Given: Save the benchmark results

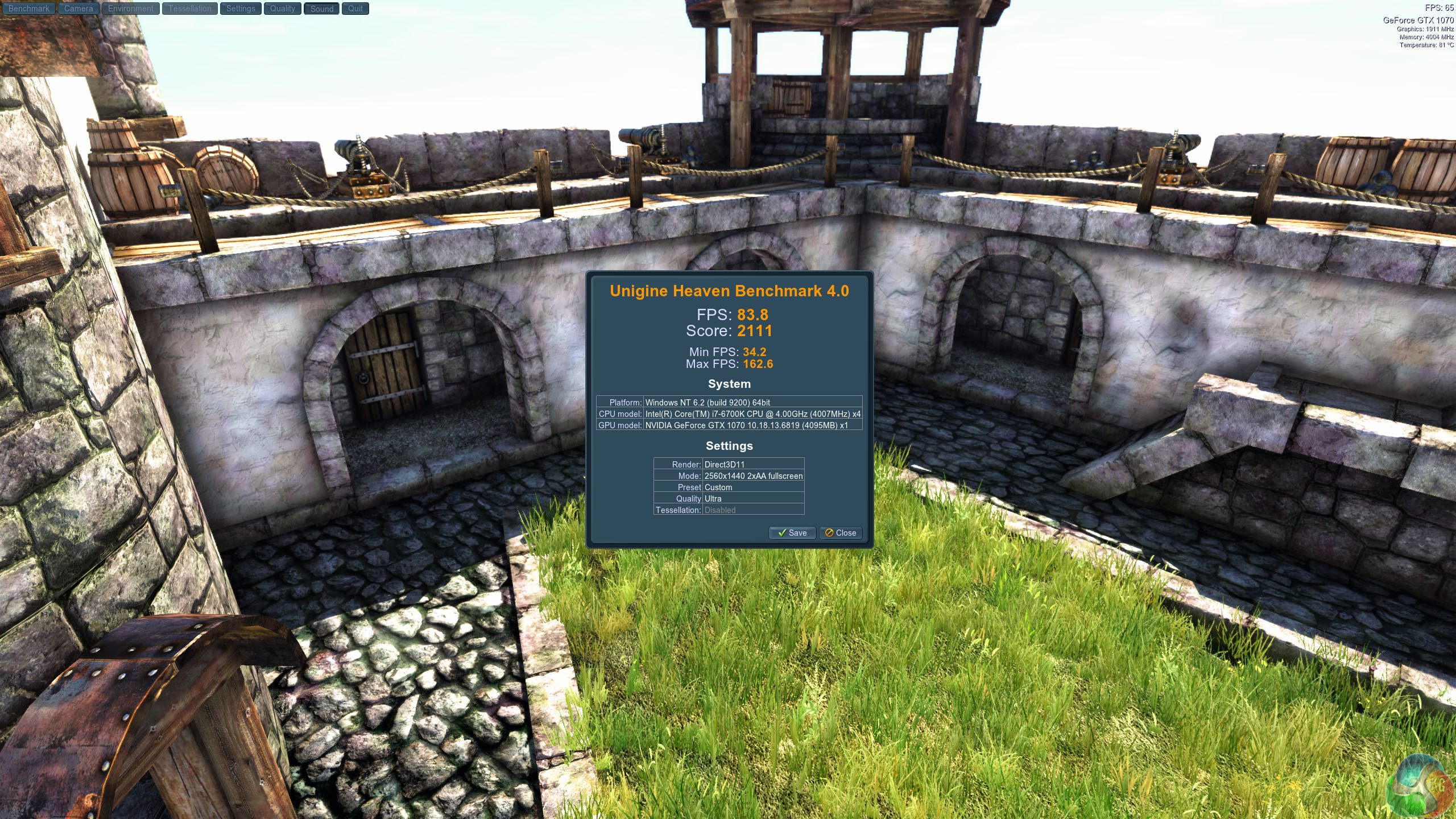Looking at the screenshot, I should click(792, 533).
